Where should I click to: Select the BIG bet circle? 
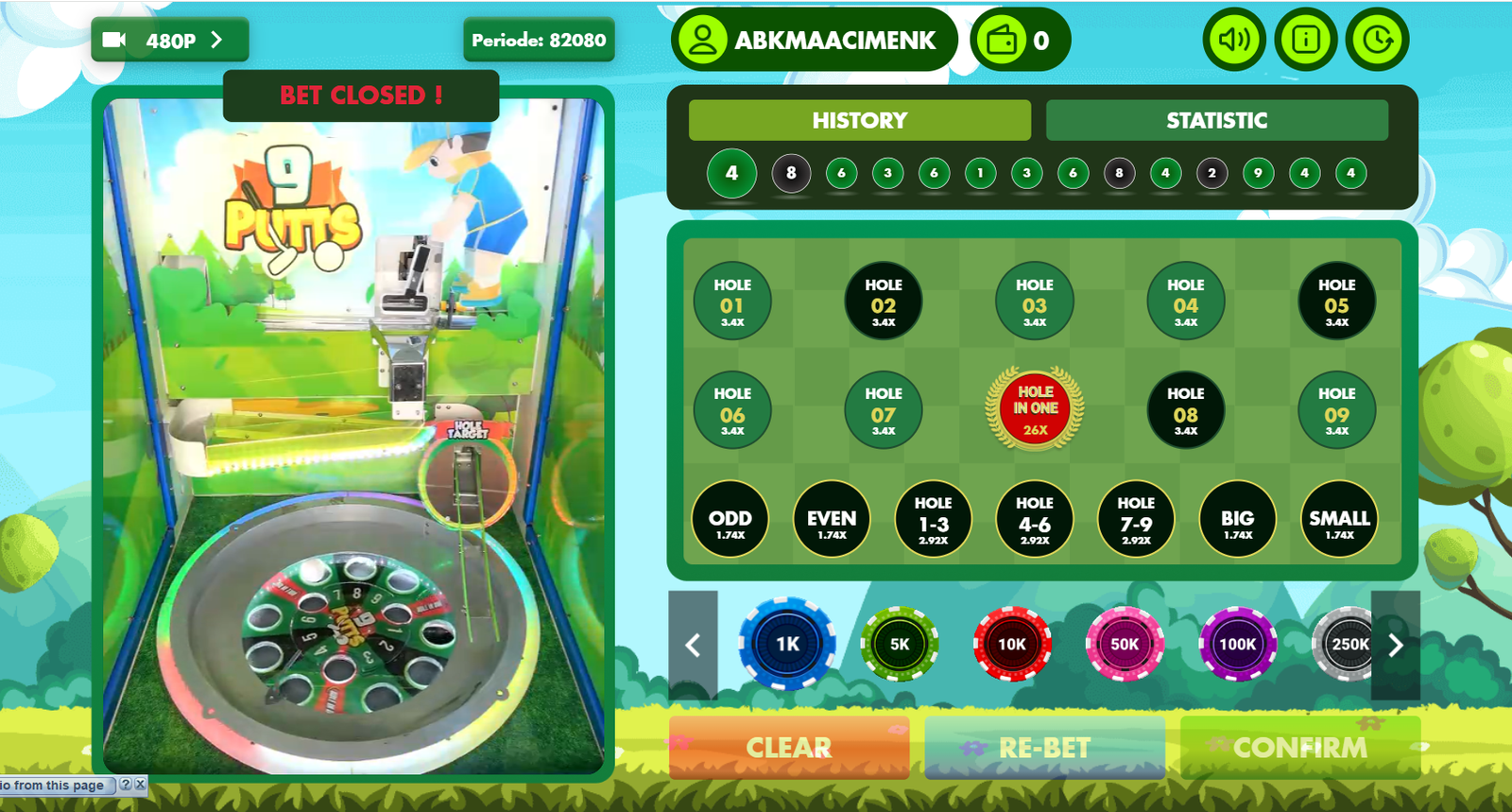[x=1237, y=519]
